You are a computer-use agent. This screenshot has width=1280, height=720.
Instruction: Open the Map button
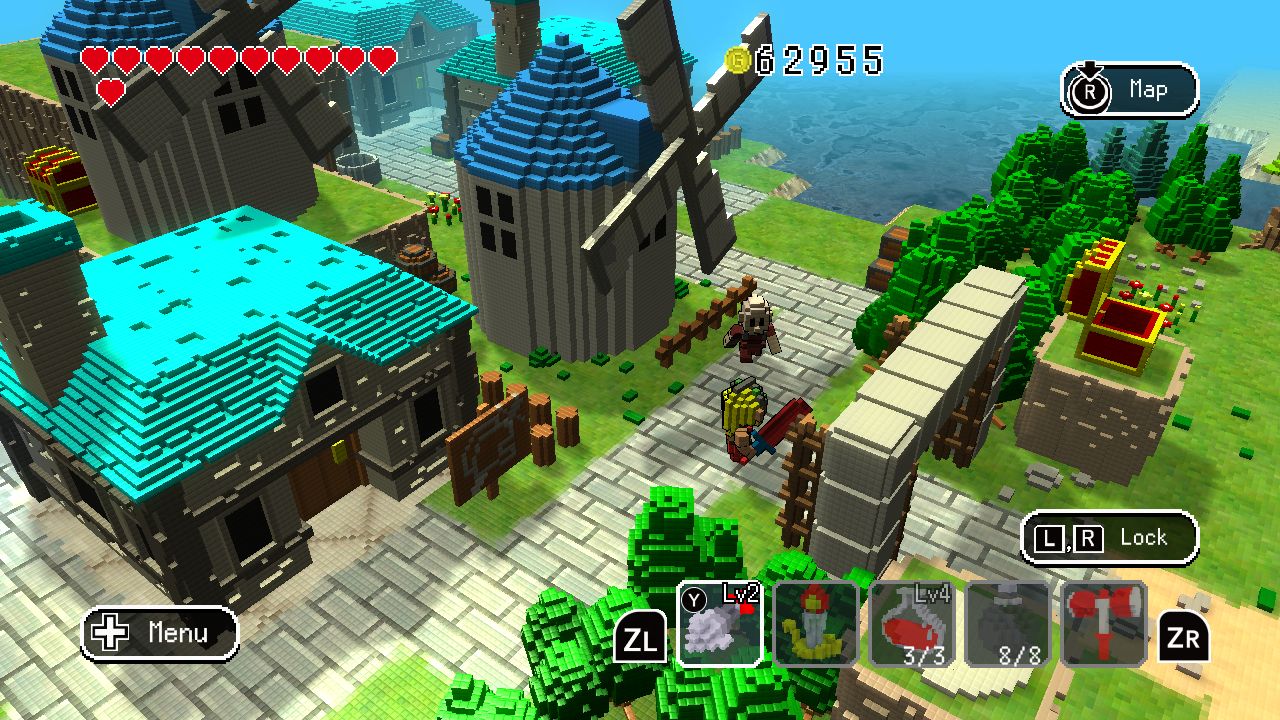click(x=1129, y=90)
